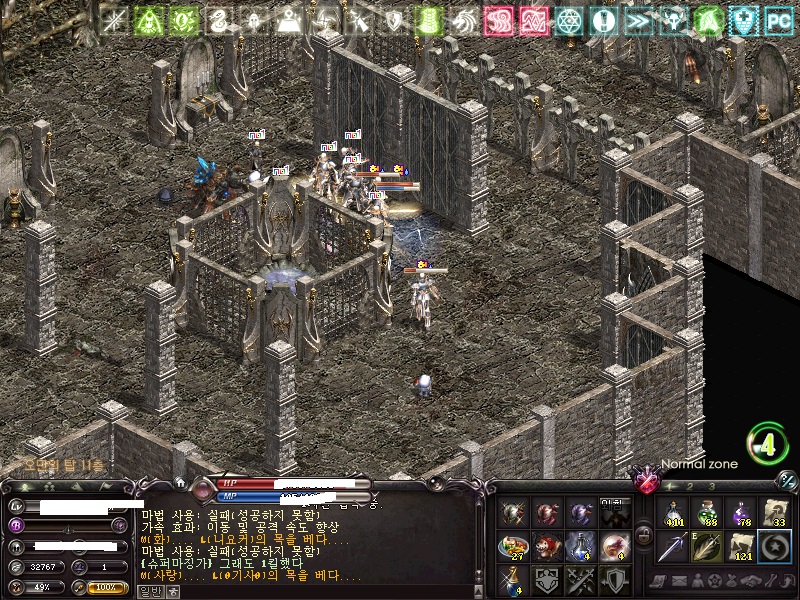This screenshot has width=800, height=600.
Task: Use the purple potion stacked at 78
Action: point(741,513)
